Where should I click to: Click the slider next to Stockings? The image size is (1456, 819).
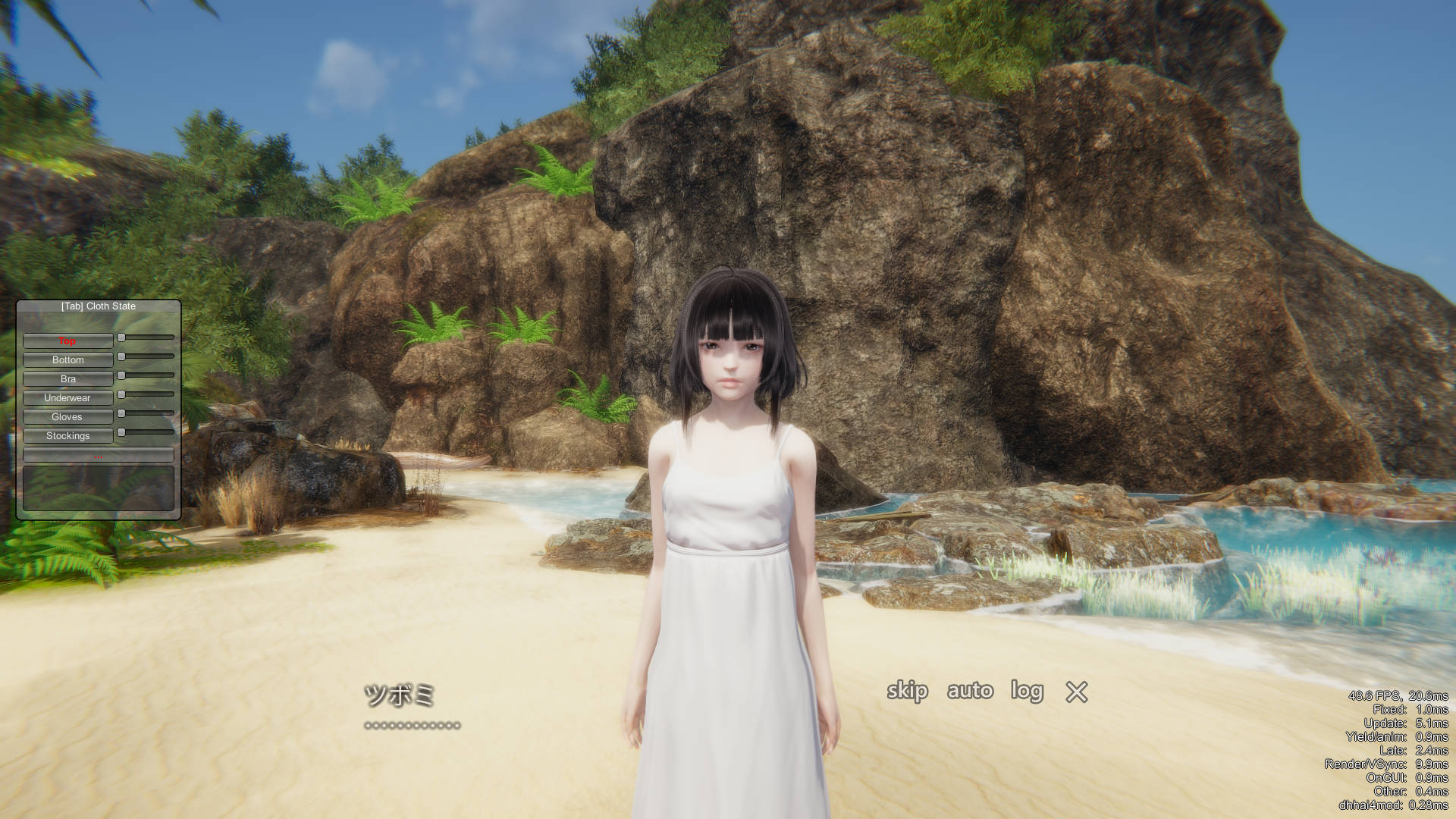coord(146,432)
